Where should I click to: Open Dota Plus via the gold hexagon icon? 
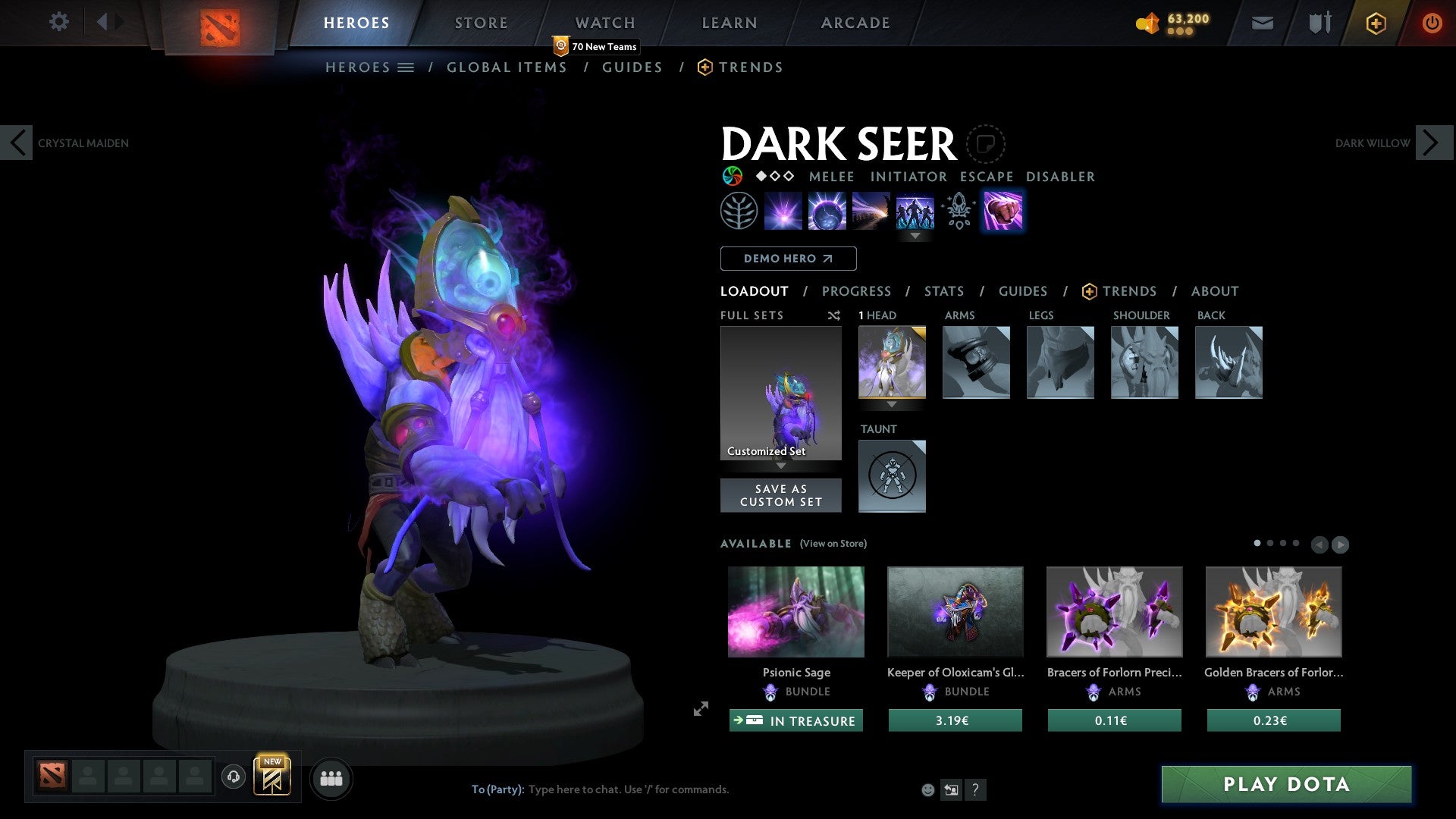1375,23
